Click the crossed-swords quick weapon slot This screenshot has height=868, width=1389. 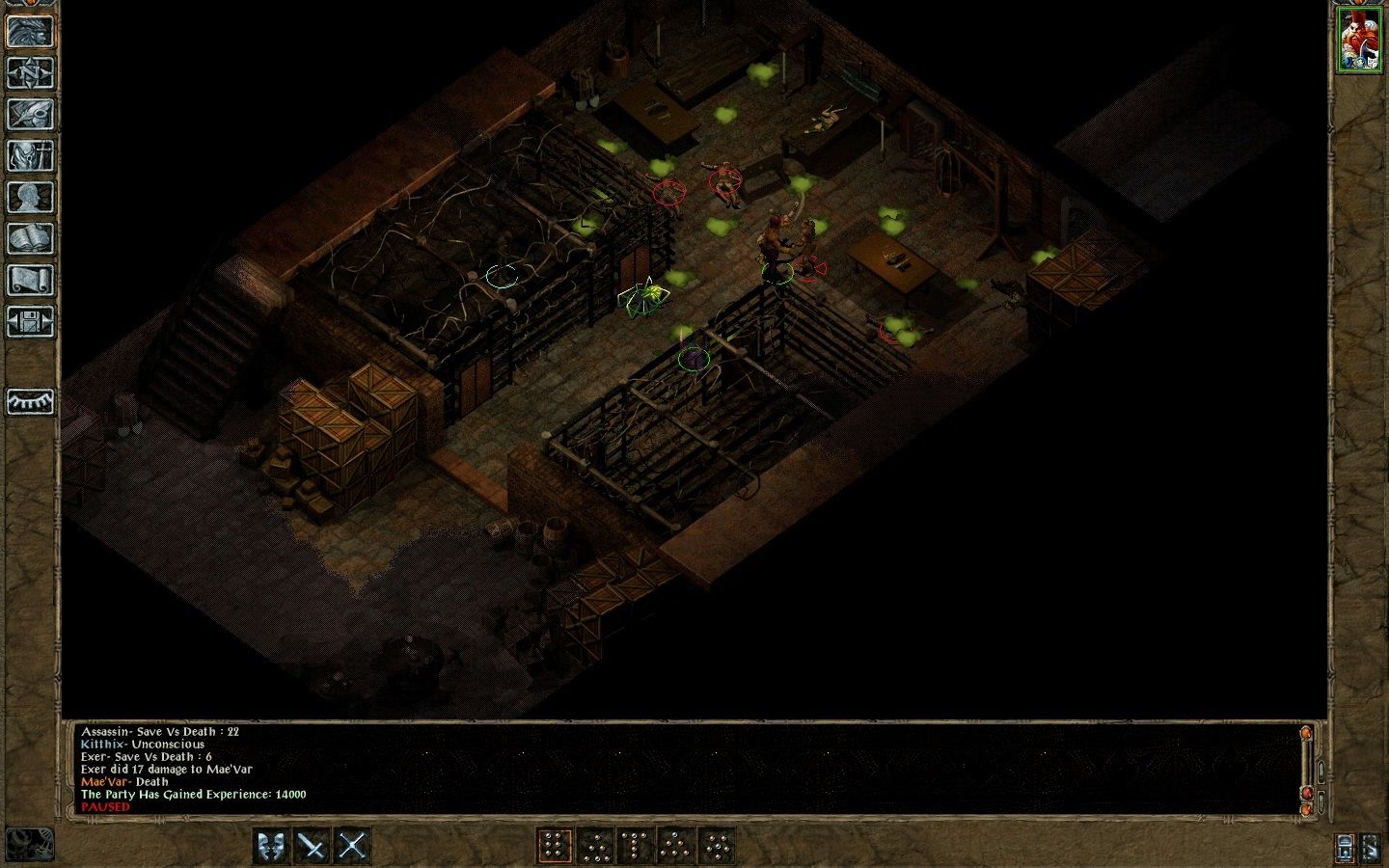coord(352,846)
